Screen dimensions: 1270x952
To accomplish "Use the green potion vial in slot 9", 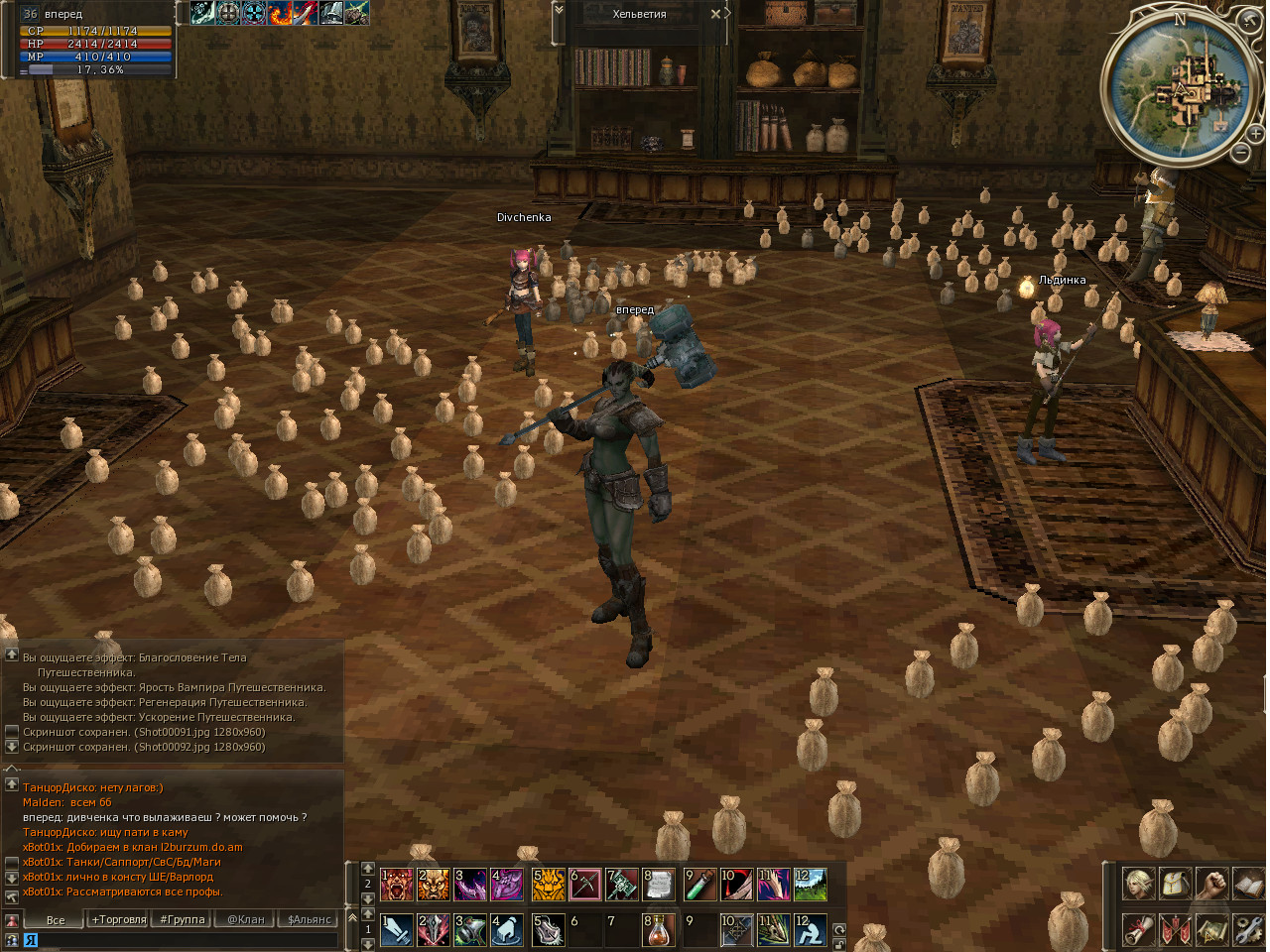I will [698, 884].
